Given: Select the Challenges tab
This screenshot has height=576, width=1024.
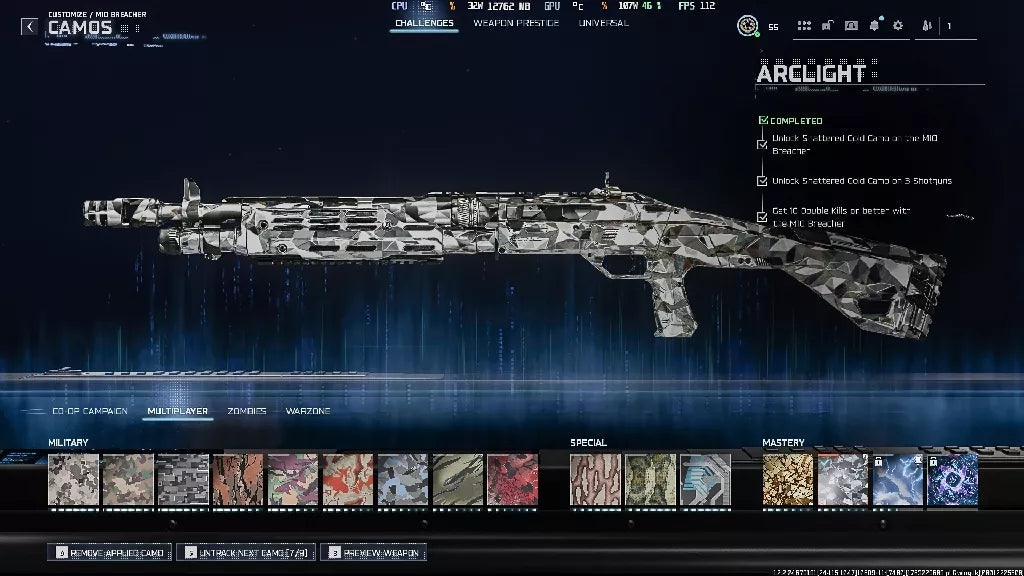Looking at the screenshot, I should (424, 23).
